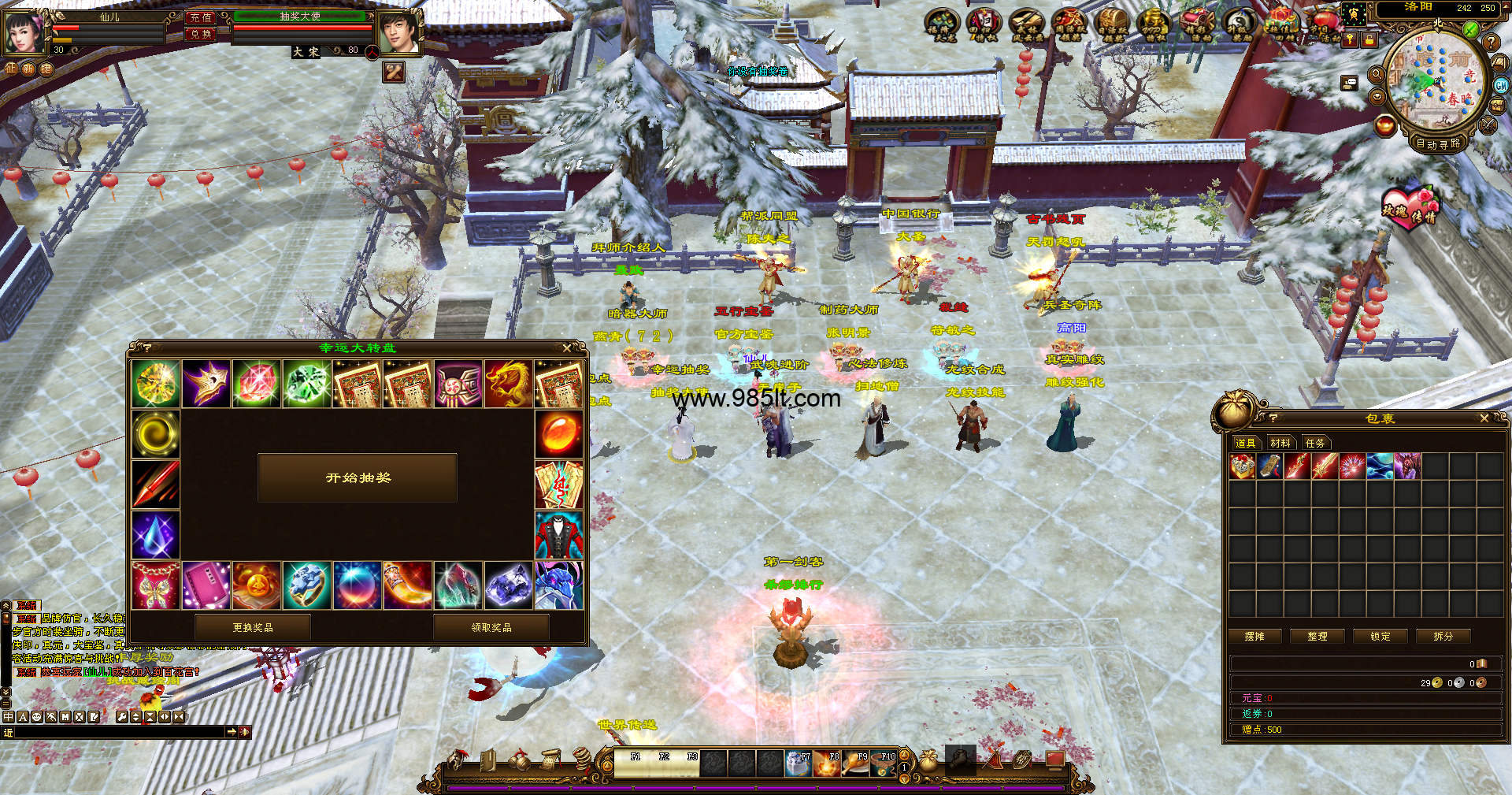Start the lucky wheel draw (开始抽奖)

(x=358, y=477)
